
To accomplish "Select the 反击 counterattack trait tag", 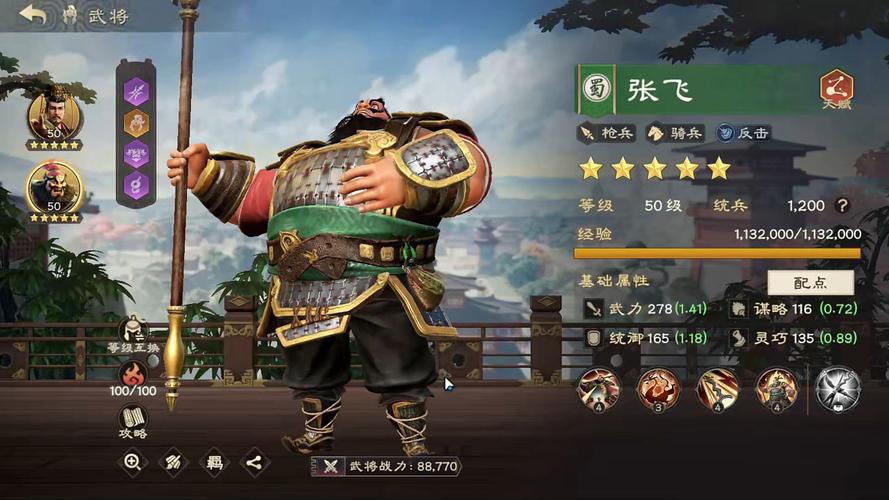I will (x=743, y=132).
